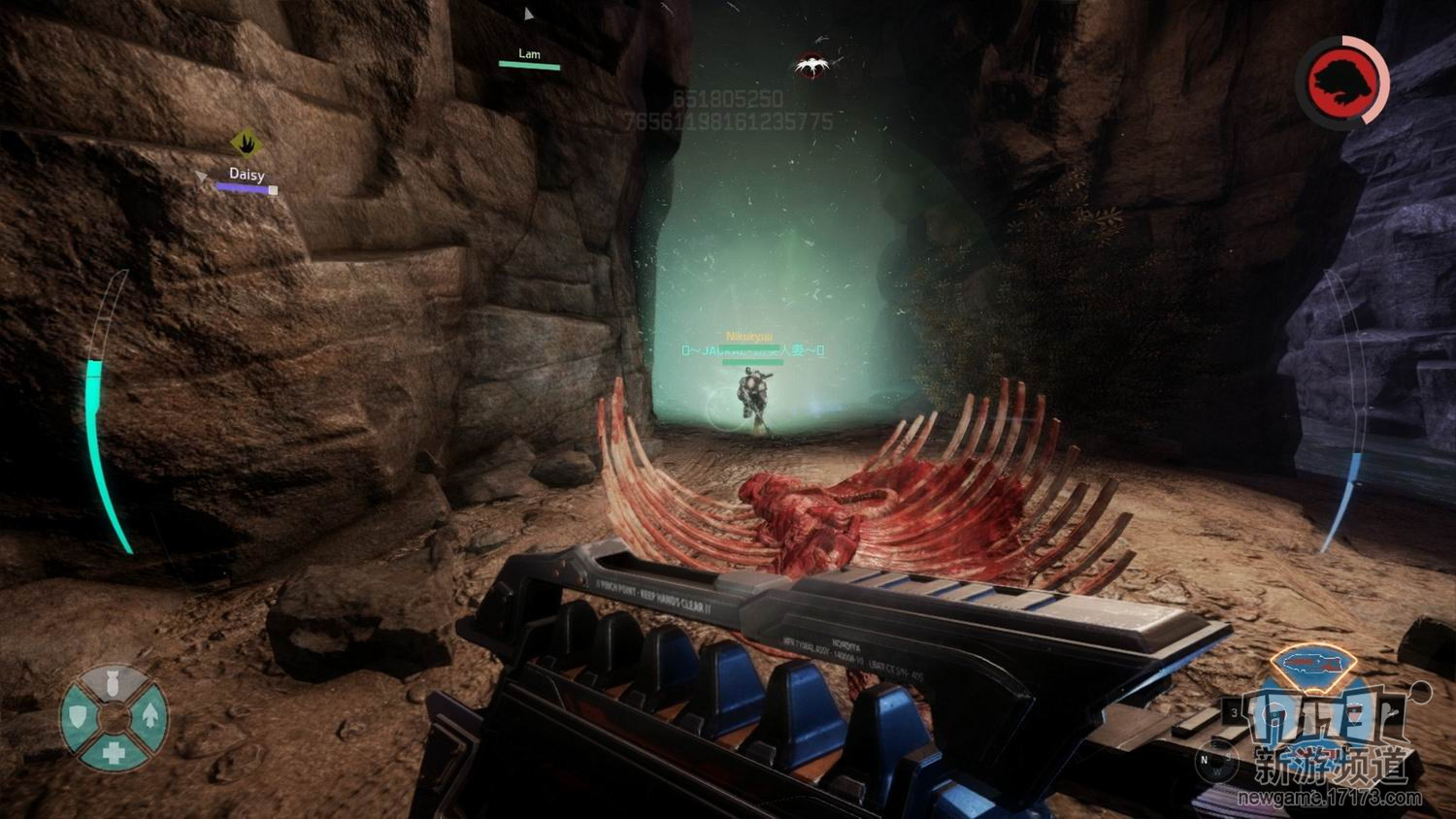Screen dimensions: 1456x819
Task: Select the bomb segment of the ability wheel
Action: pos(114,680)
